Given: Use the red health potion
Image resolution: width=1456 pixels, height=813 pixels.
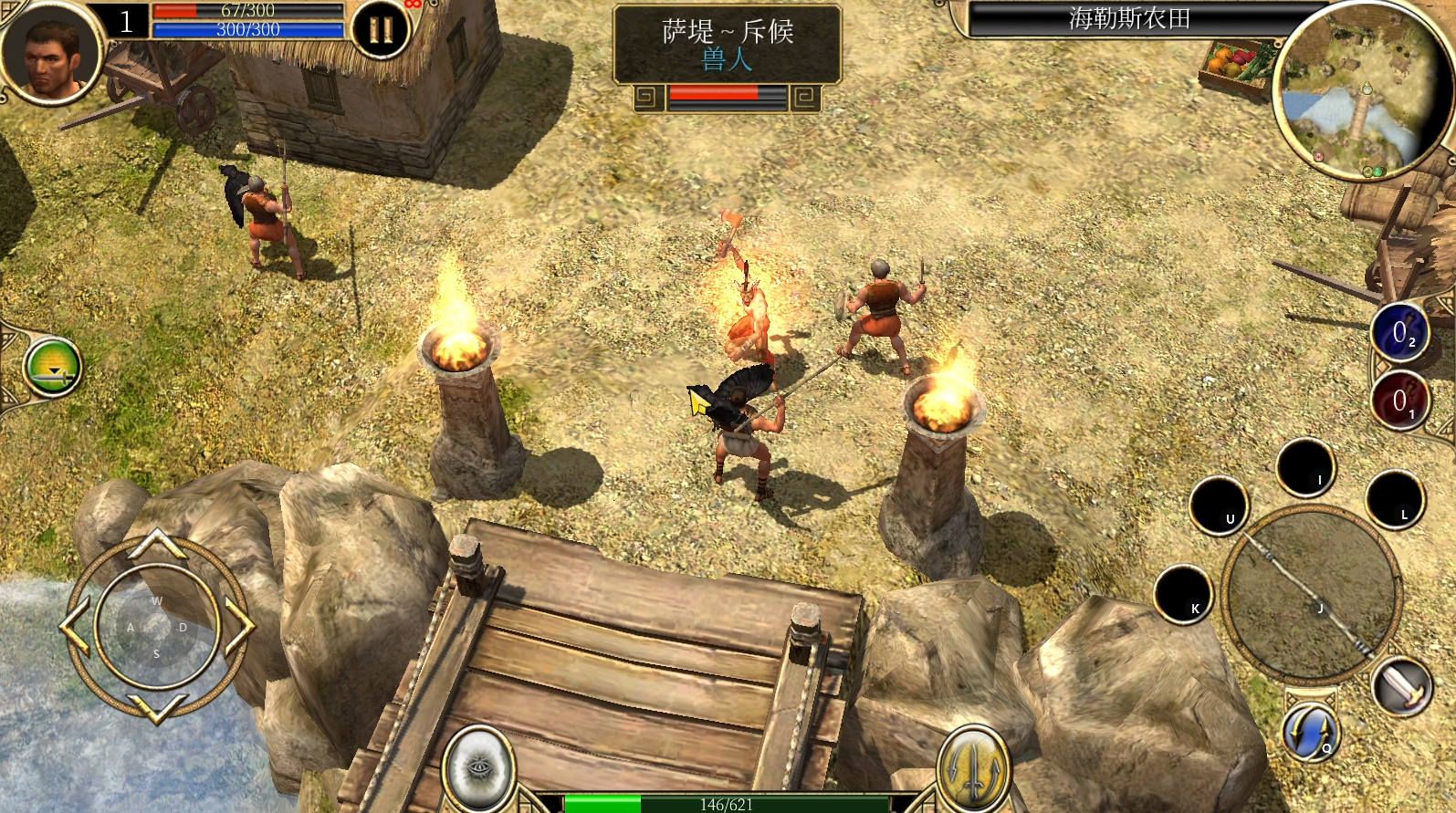Looking at the screenshot, I should pos(1399,401).
